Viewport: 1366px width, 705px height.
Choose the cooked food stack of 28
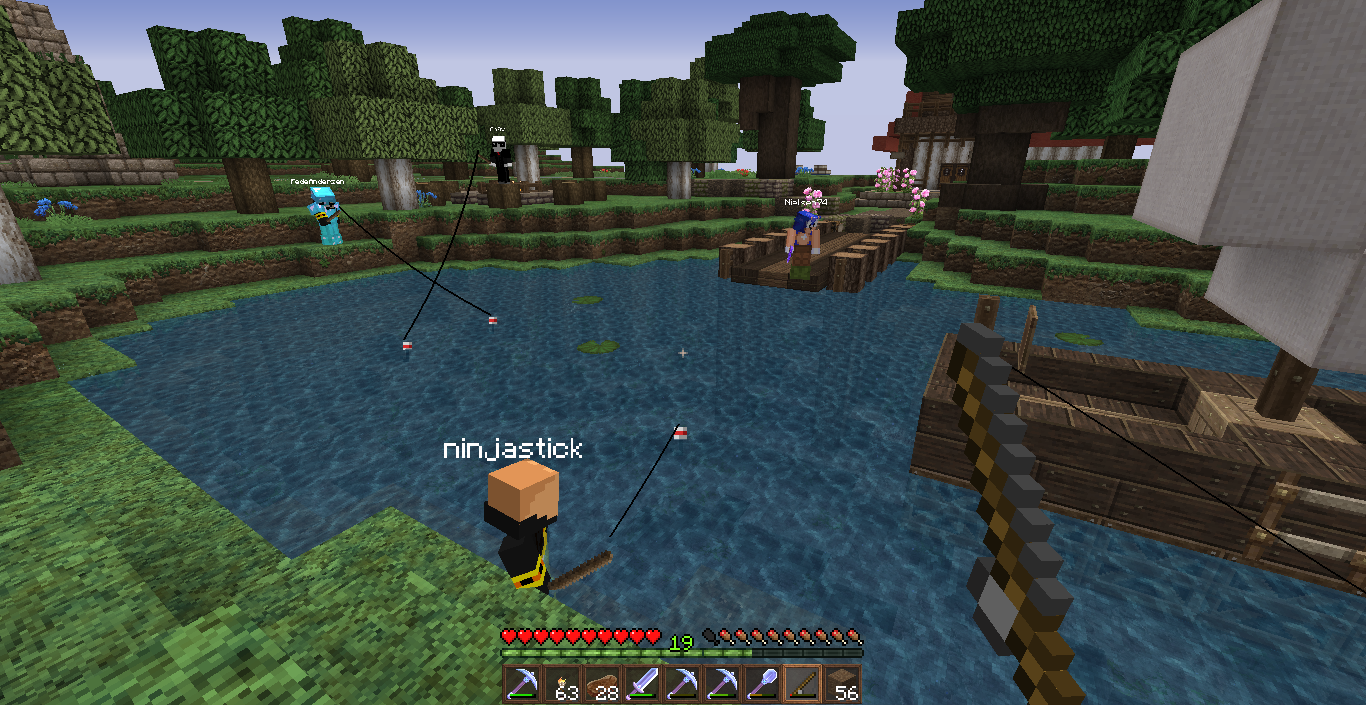coord(602,684)
